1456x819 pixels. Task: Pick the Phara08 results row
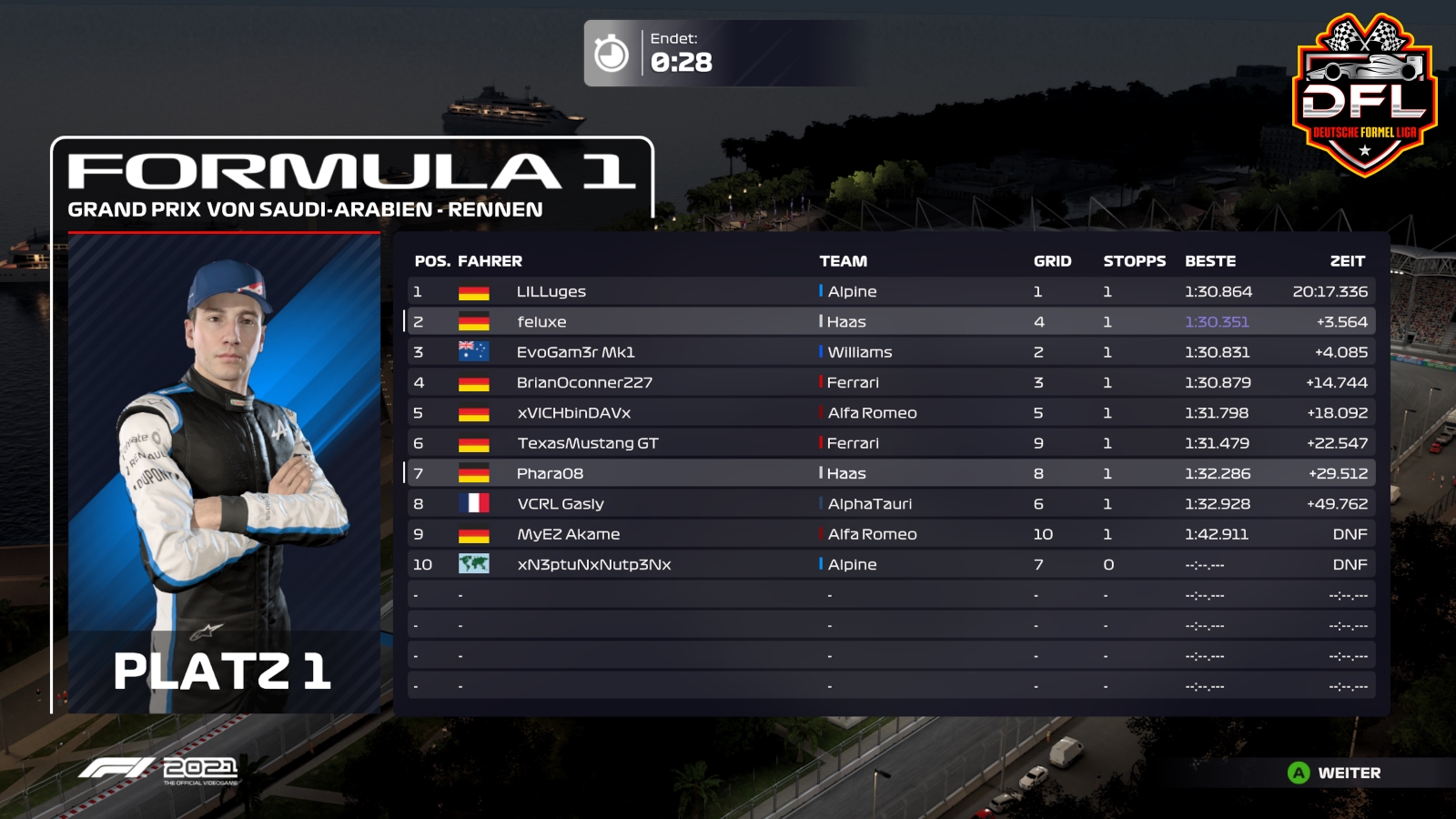pyautogui.click(x=550, y=473)
